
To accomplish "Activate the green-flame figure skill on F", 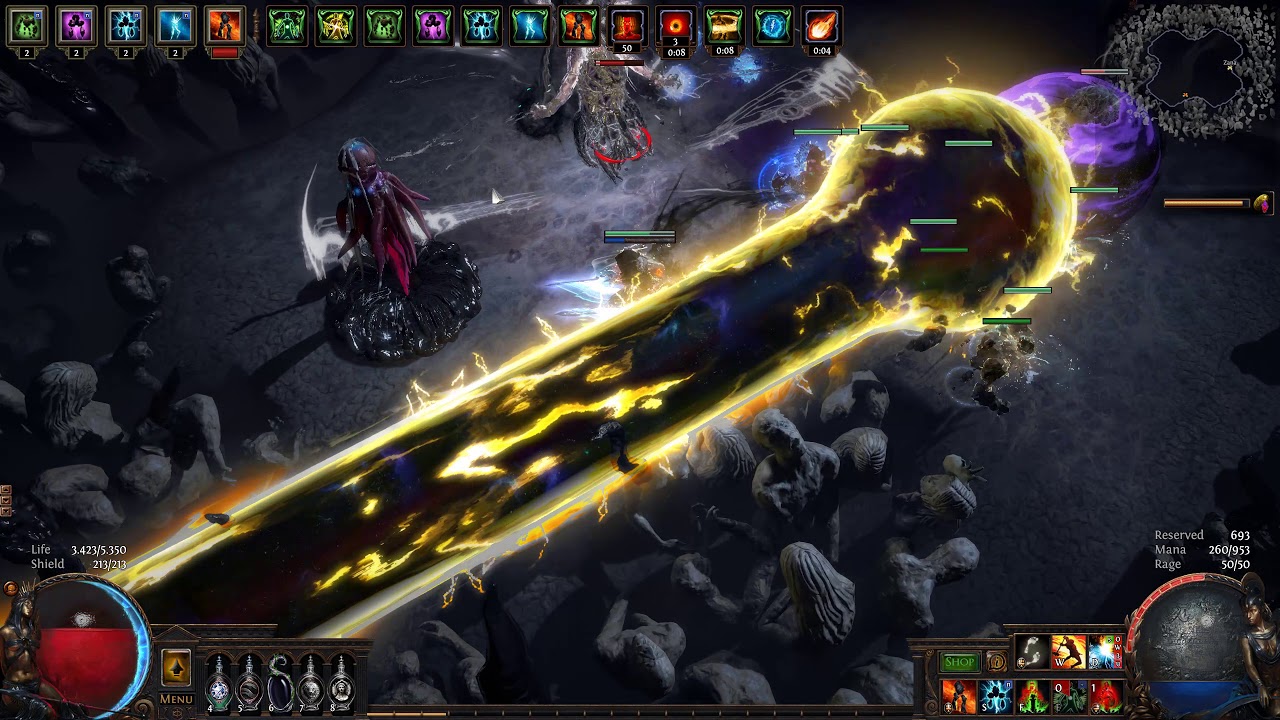I will point(1032,696).
